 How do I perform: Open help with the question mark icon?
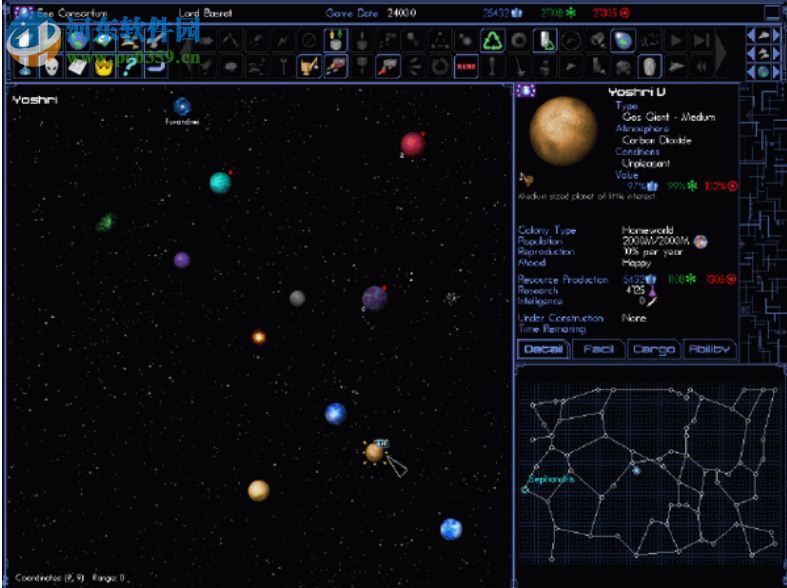[128, 67]
